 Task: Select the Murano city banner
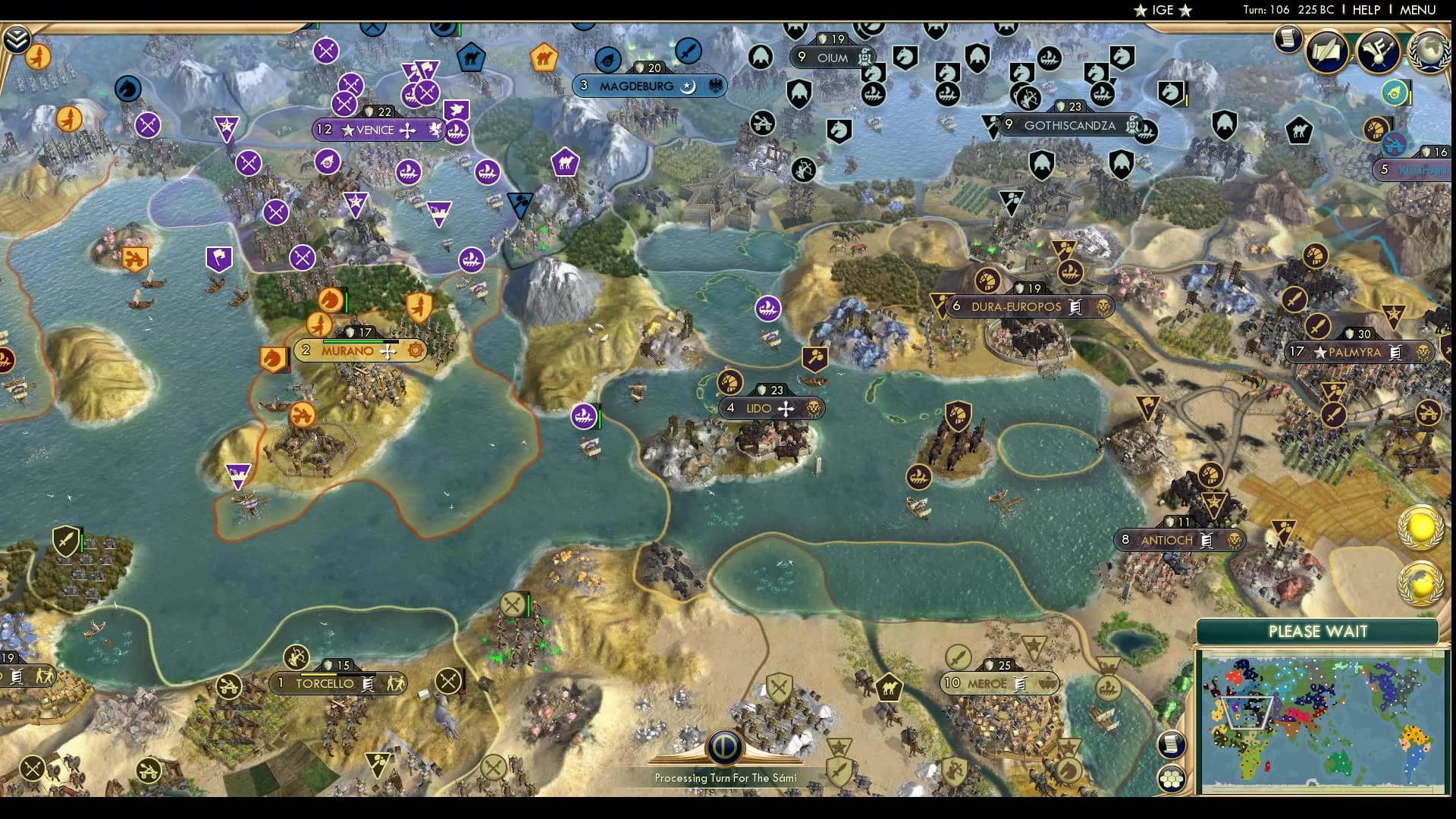click(x=347, y=350)
